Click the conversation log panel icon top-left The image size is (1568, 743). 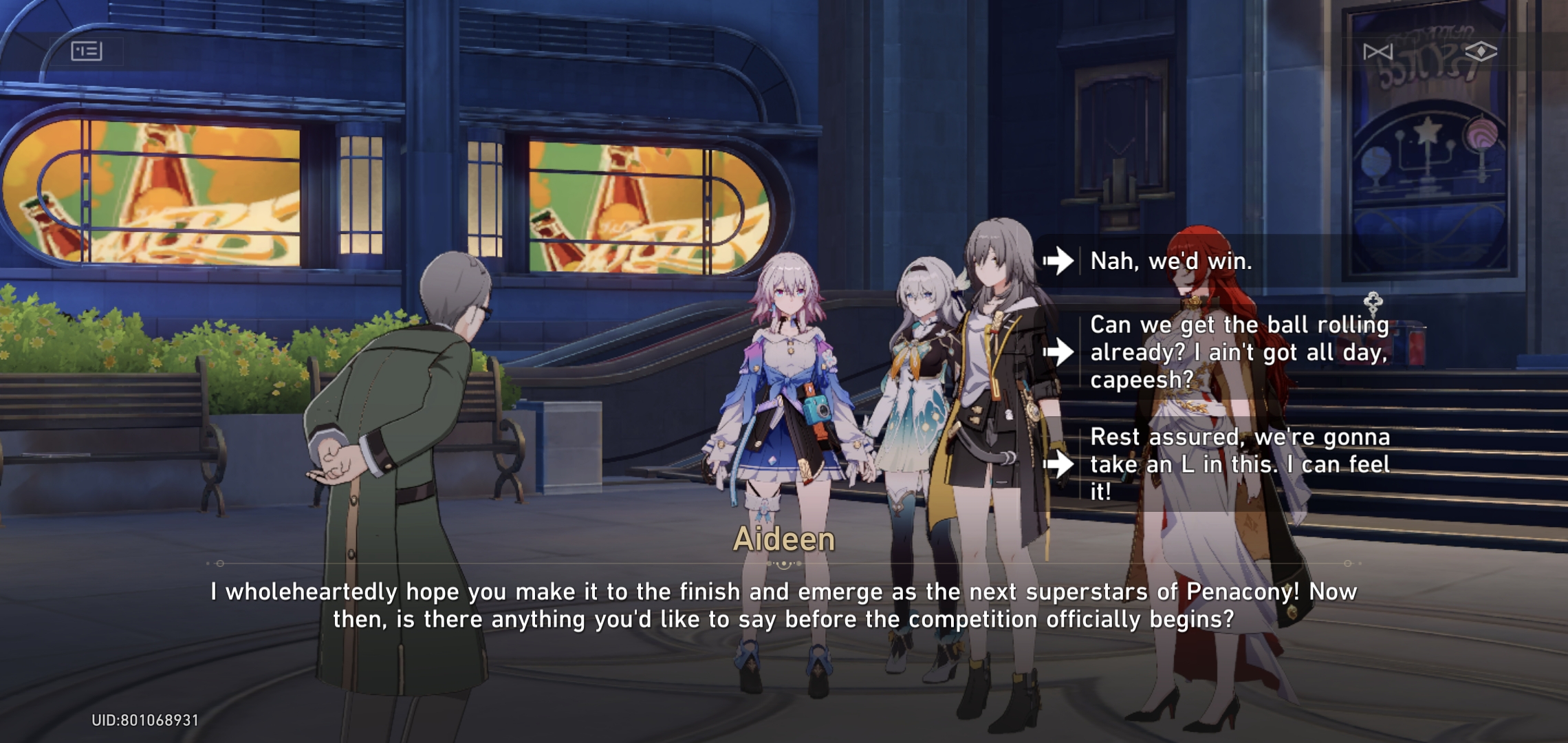tap(87, 50)
